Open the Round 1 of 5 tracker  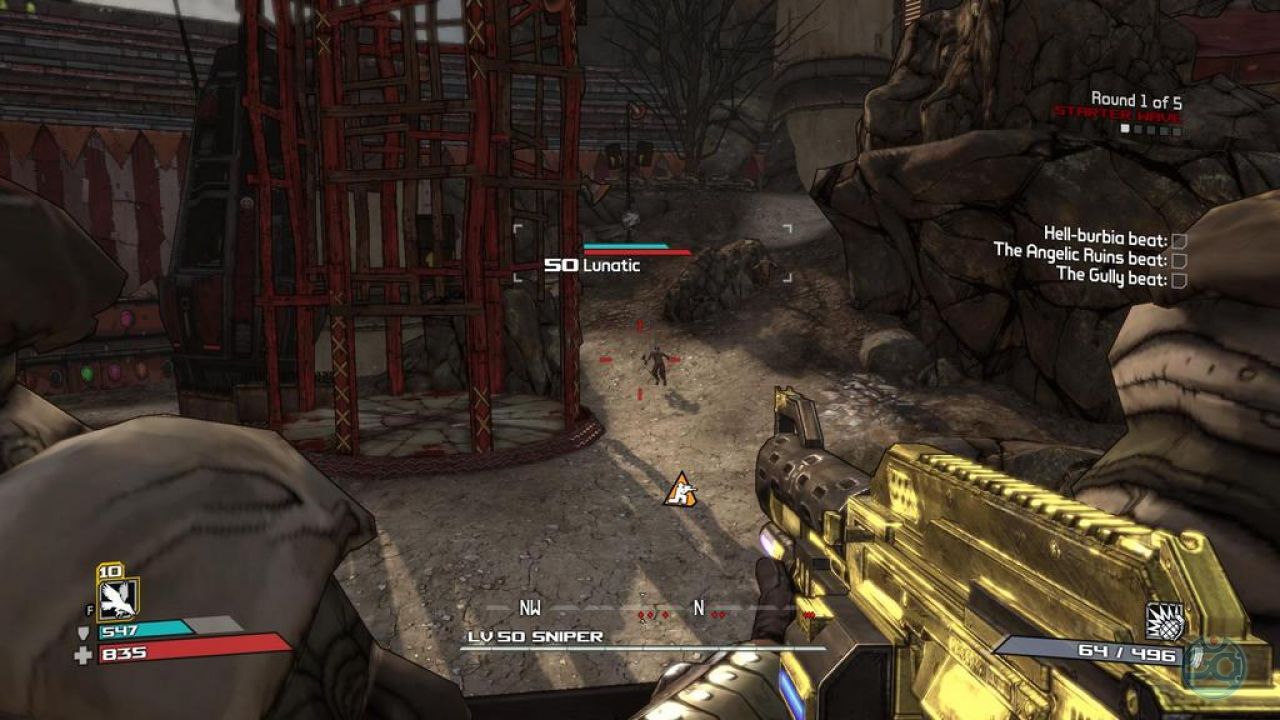tap(1136, 101)
